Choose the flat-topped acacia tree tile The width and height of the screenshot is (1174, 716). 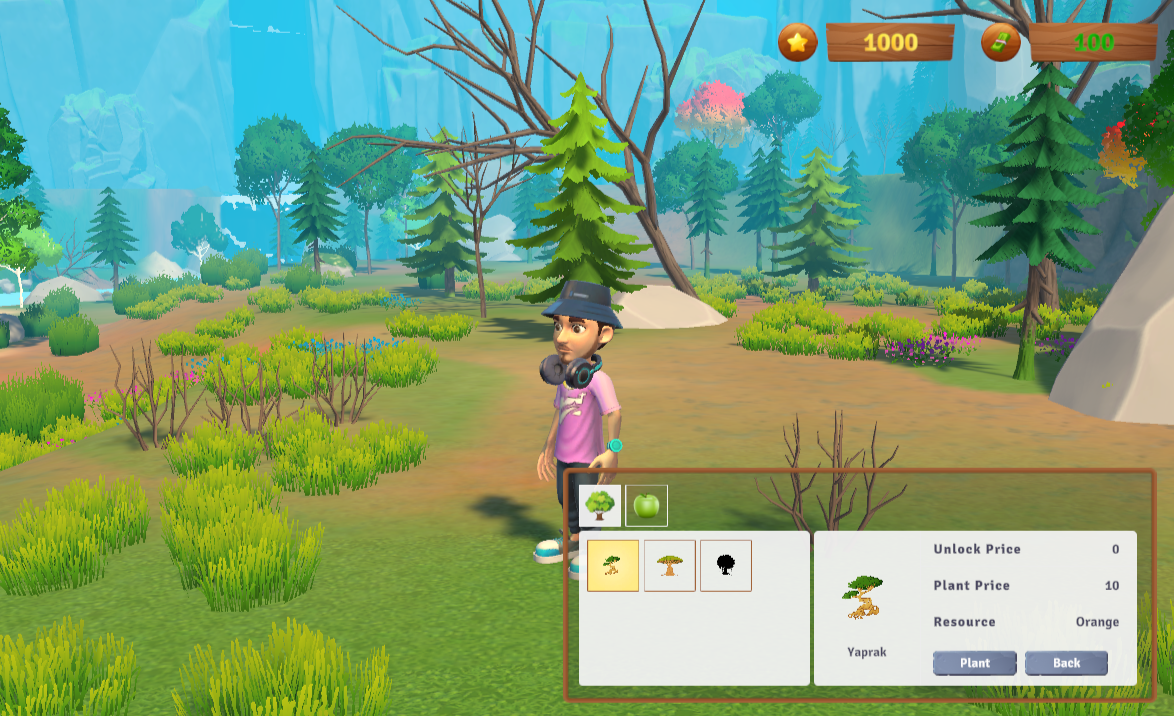tap(670, 566)
